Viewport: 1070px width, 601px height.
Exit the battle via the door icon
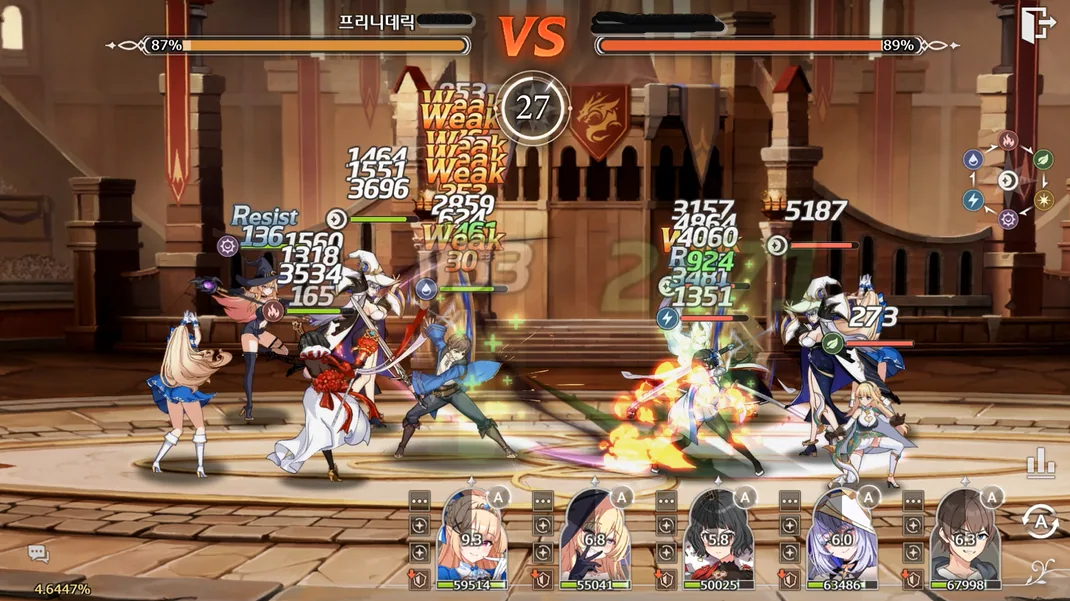(1037, 23)
